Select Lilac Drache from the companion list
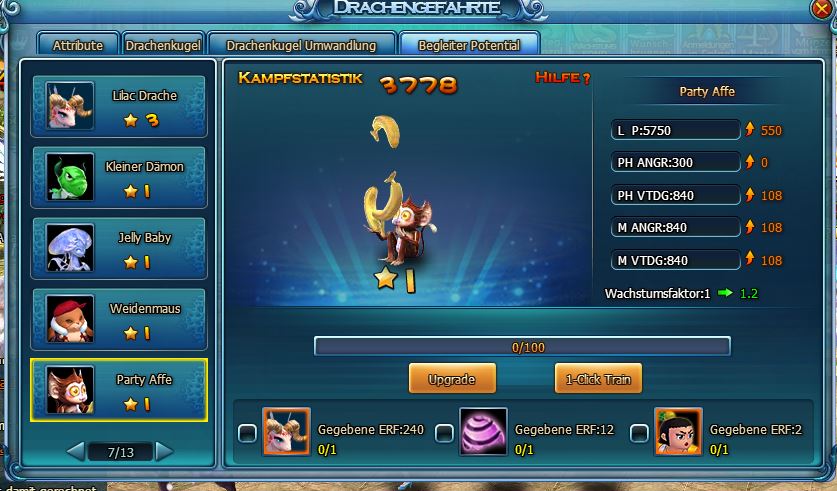 coord(119,106)
